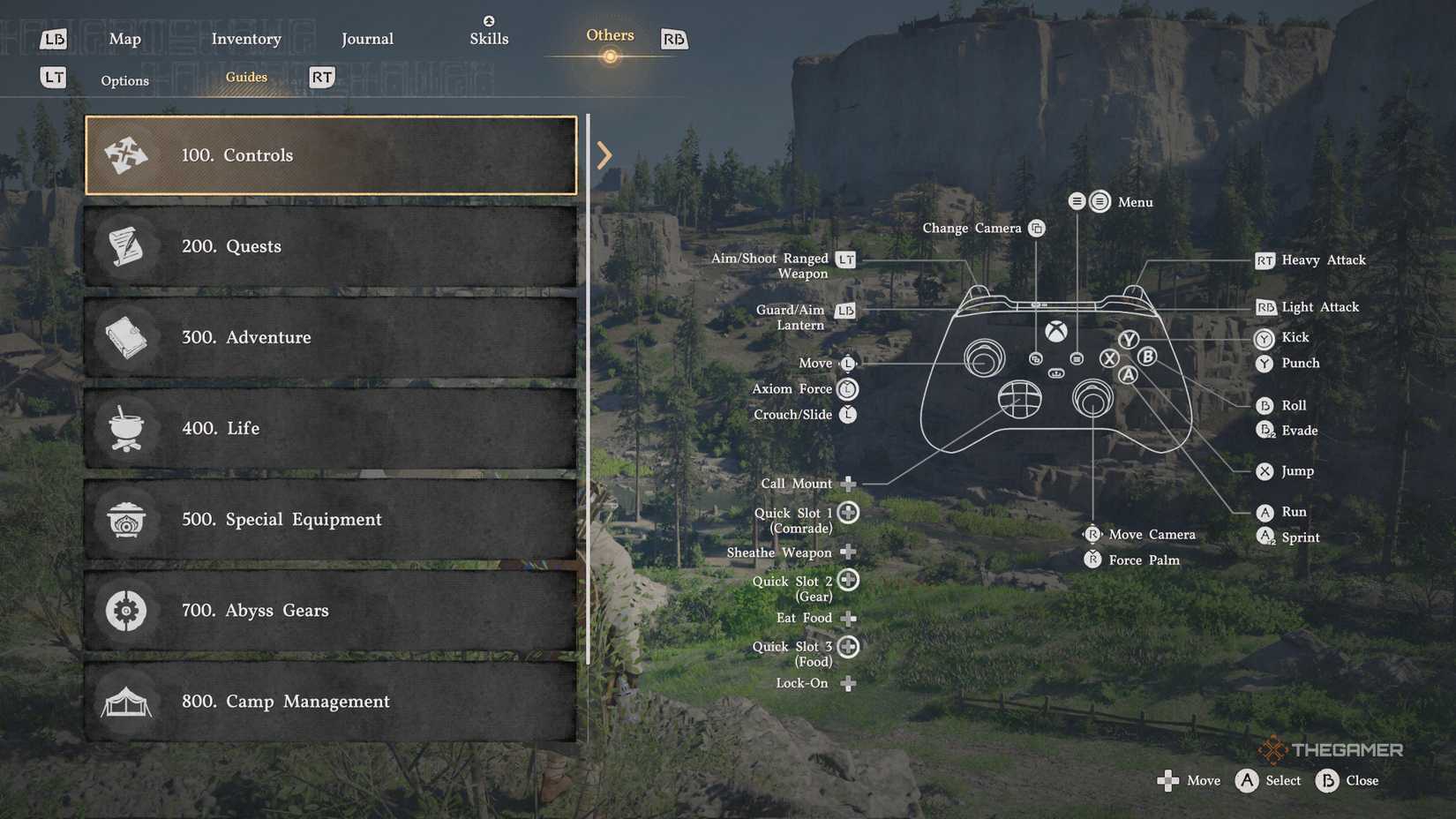Image resolution: width=1456 pixels, height=819 pixels.
Task: Click the Special Equipment pot icon
Action: (126, 519)
